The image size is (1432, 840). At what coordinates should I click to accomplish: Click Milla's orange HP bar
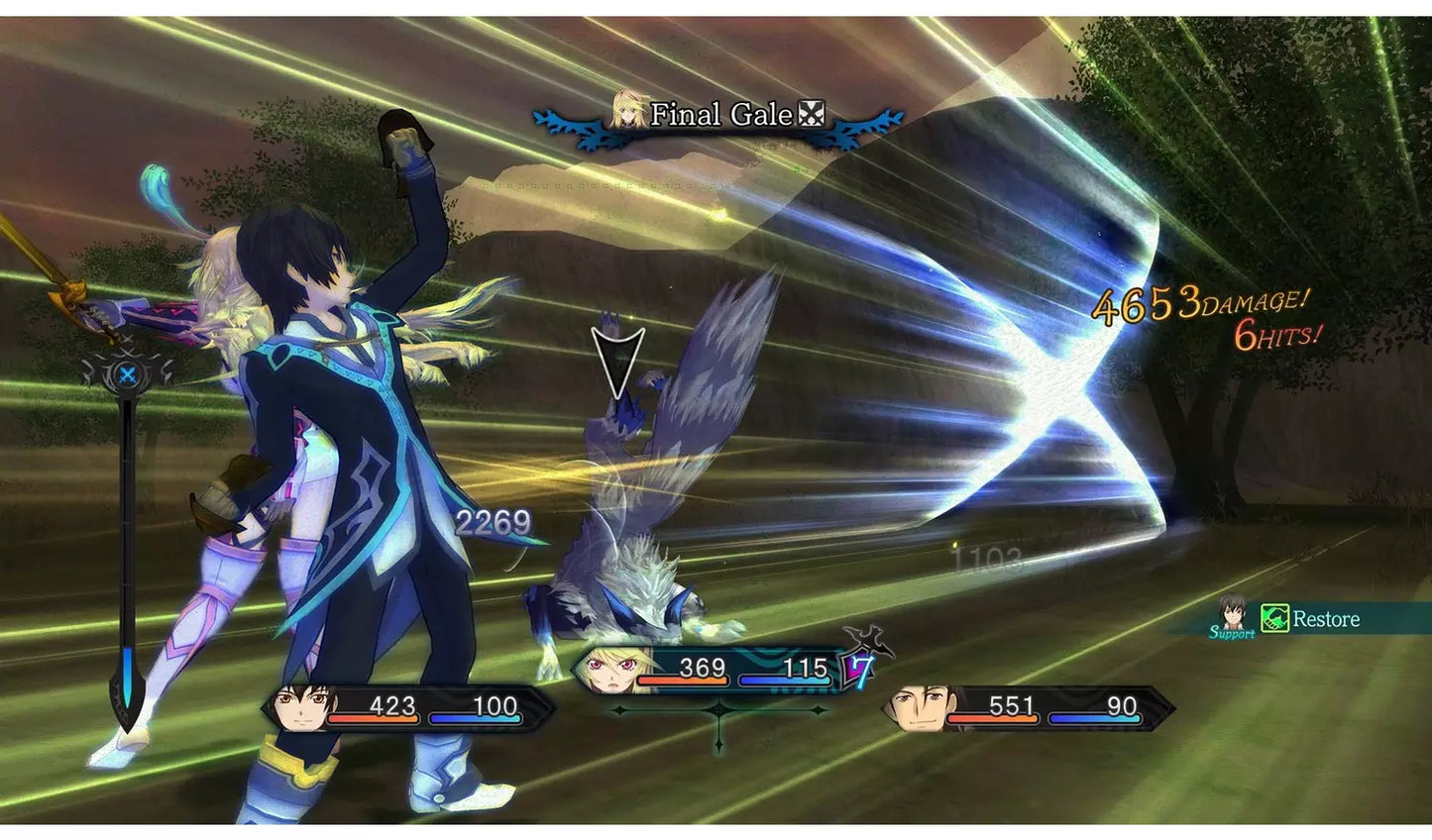tap(682, 681)
